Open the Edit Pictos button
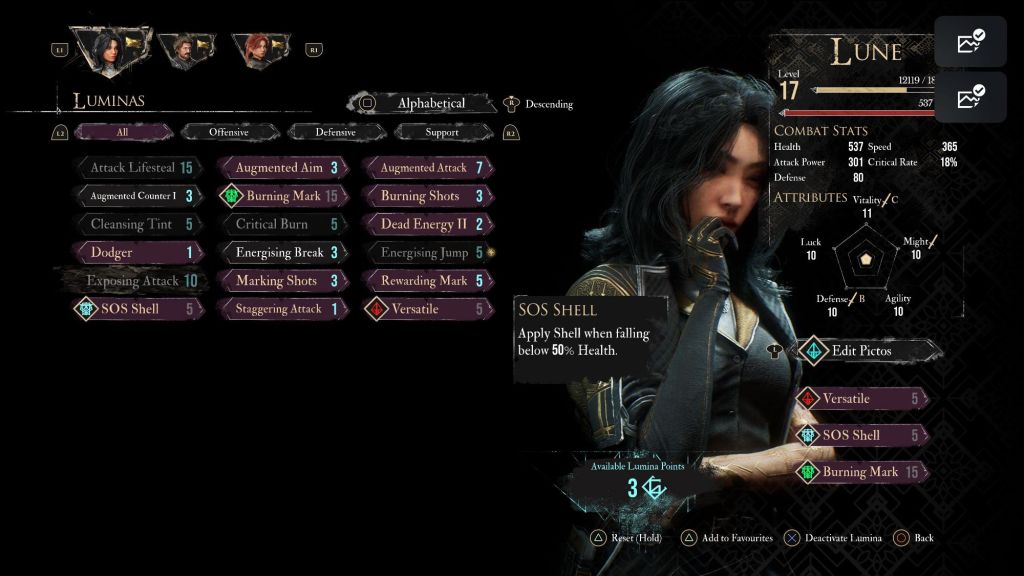Image resolution: width=1024 pixels, height=576 pixels. [x=862, y=351]
